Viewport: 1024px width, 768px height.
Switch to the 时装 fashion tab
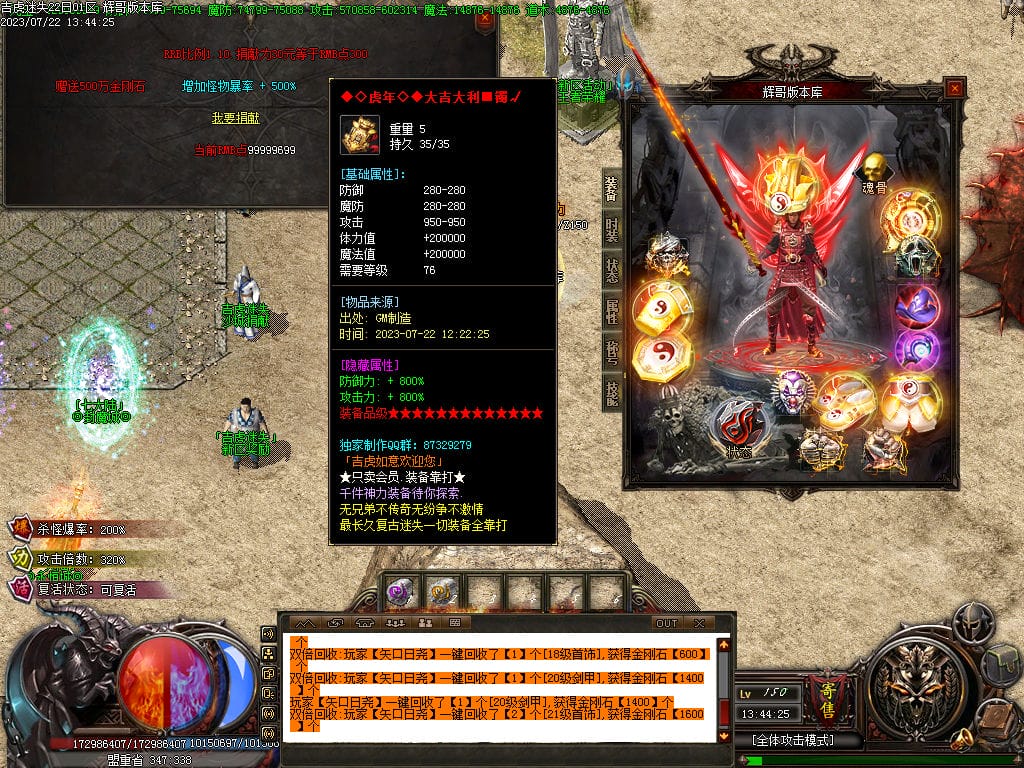pos(611,229)
